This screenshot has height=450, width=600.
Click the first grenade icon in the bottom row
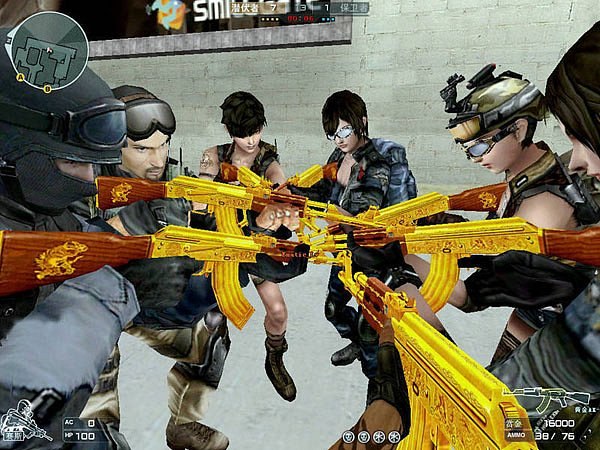348,437
